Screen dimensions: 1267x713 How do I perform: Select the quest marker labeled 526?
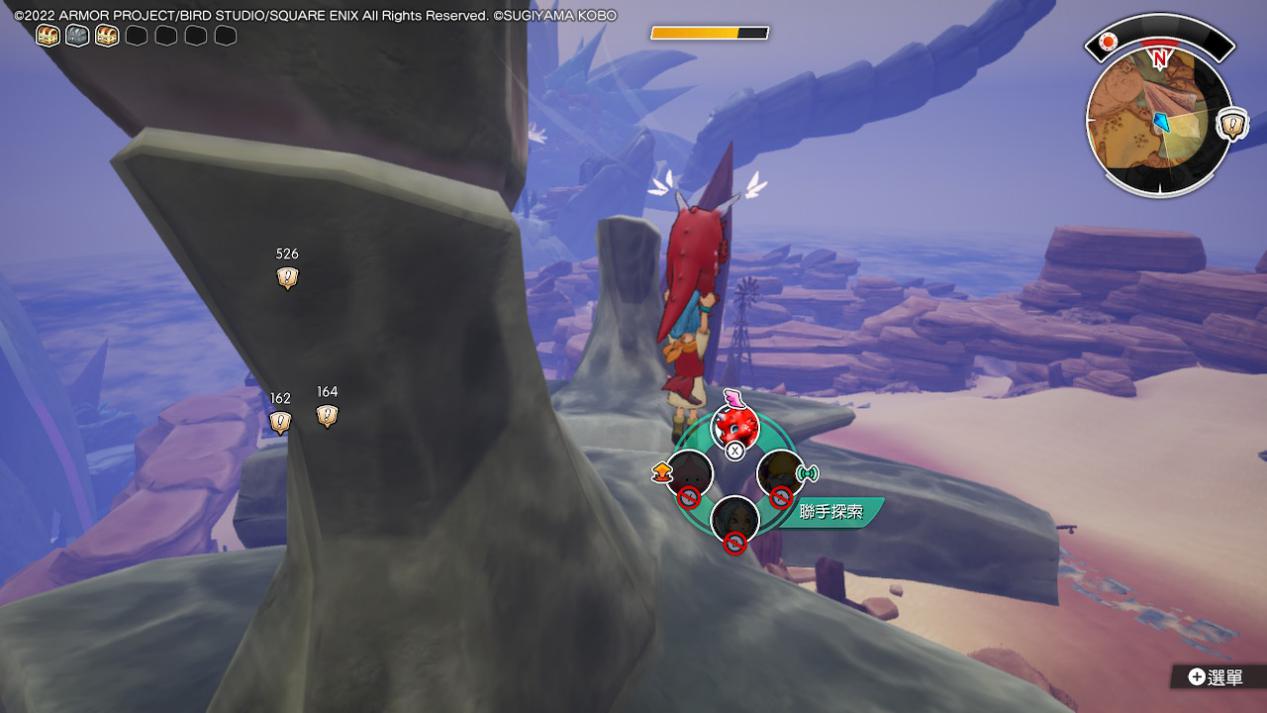pos(287,277)
